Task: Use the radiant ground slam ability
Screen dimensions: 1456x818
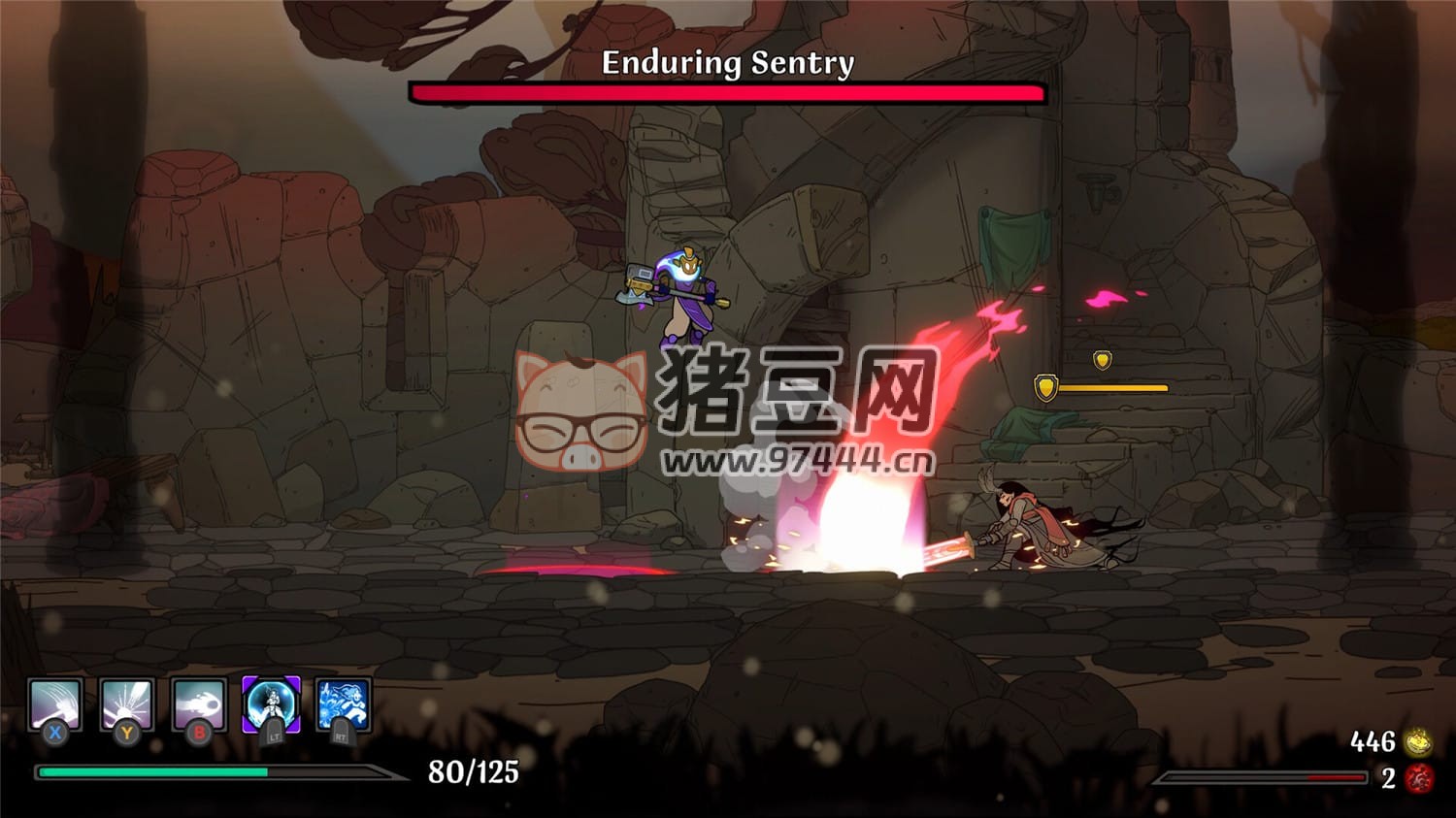Action: (126, 704)
